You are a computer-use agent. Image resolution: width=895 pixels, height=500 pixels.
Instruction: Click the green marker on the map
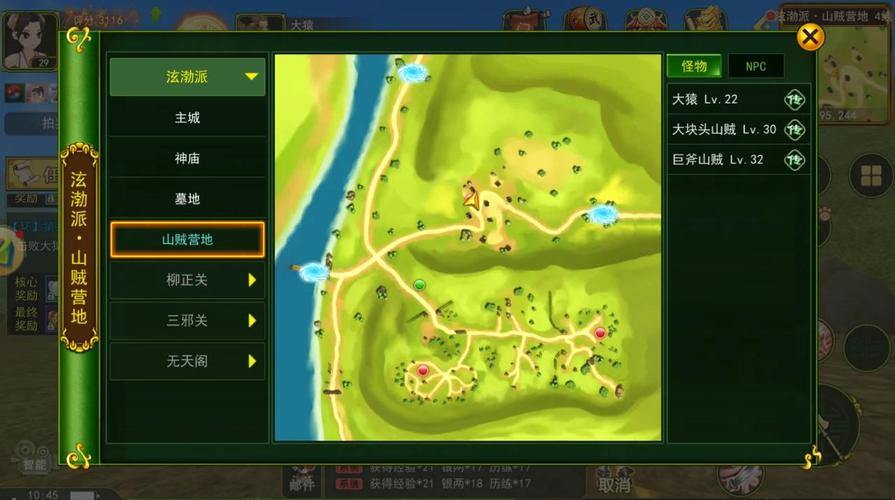point(420,285)
